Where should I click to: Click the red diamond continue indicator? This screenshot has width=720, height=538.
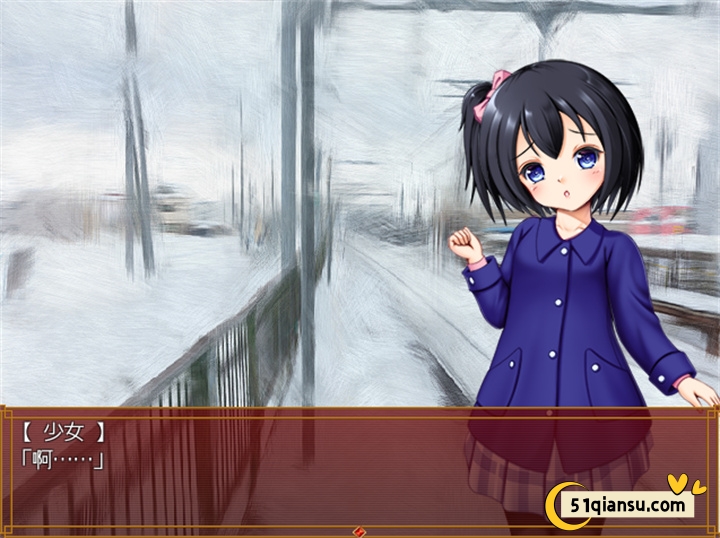(x=360, y=531)
